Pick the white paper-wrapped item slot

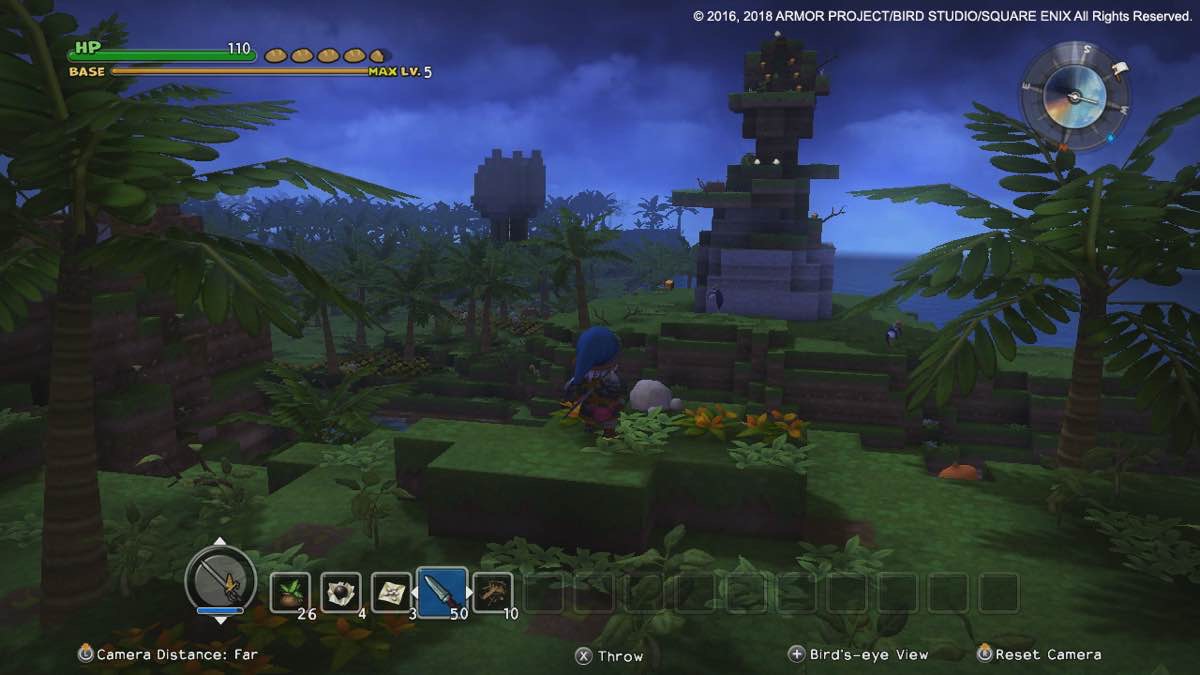coord(391,592)
